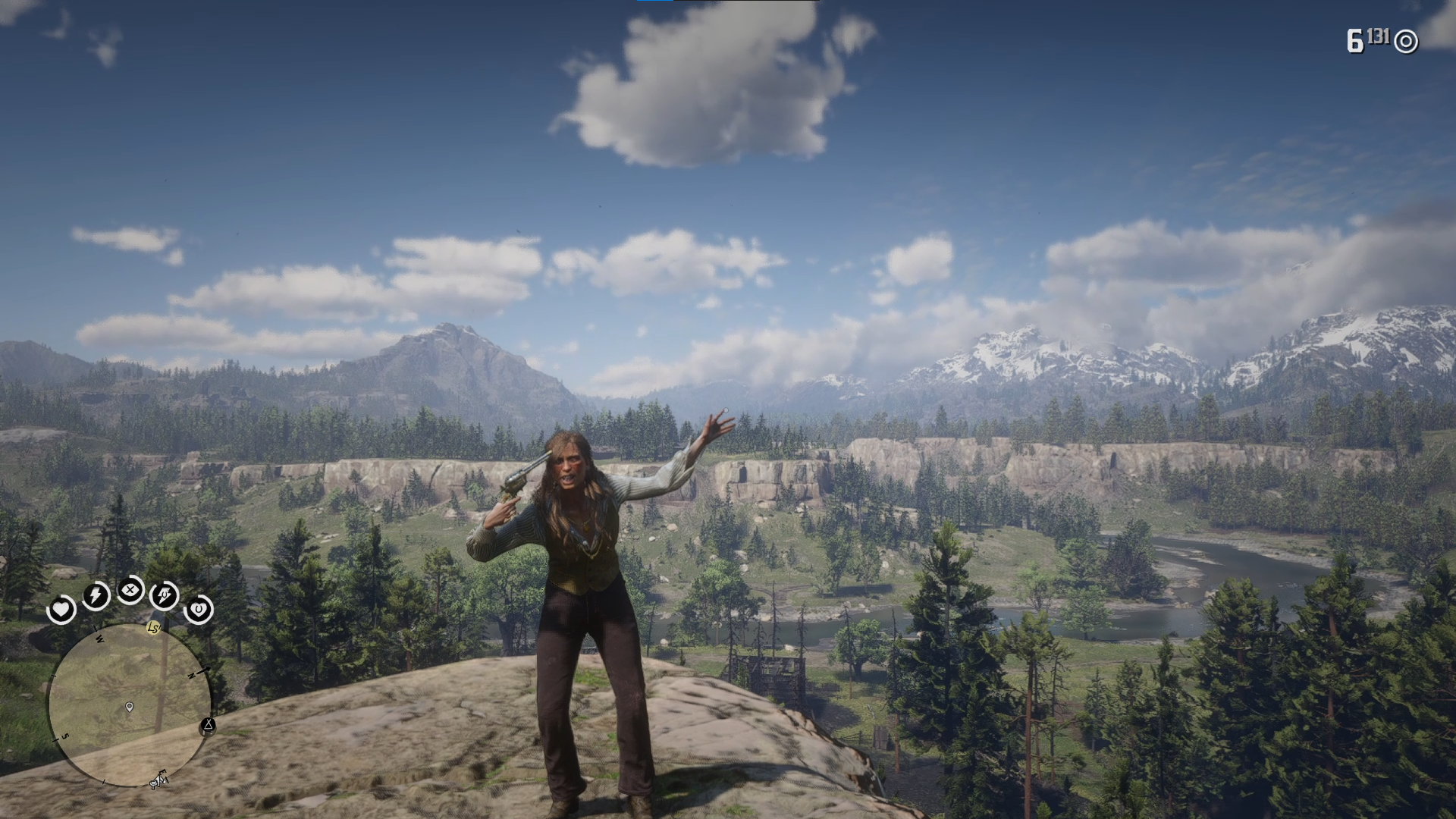The image size is (1456, 819).
Task: Select the yellow LS marker on minimap
Action: (154, 628)
